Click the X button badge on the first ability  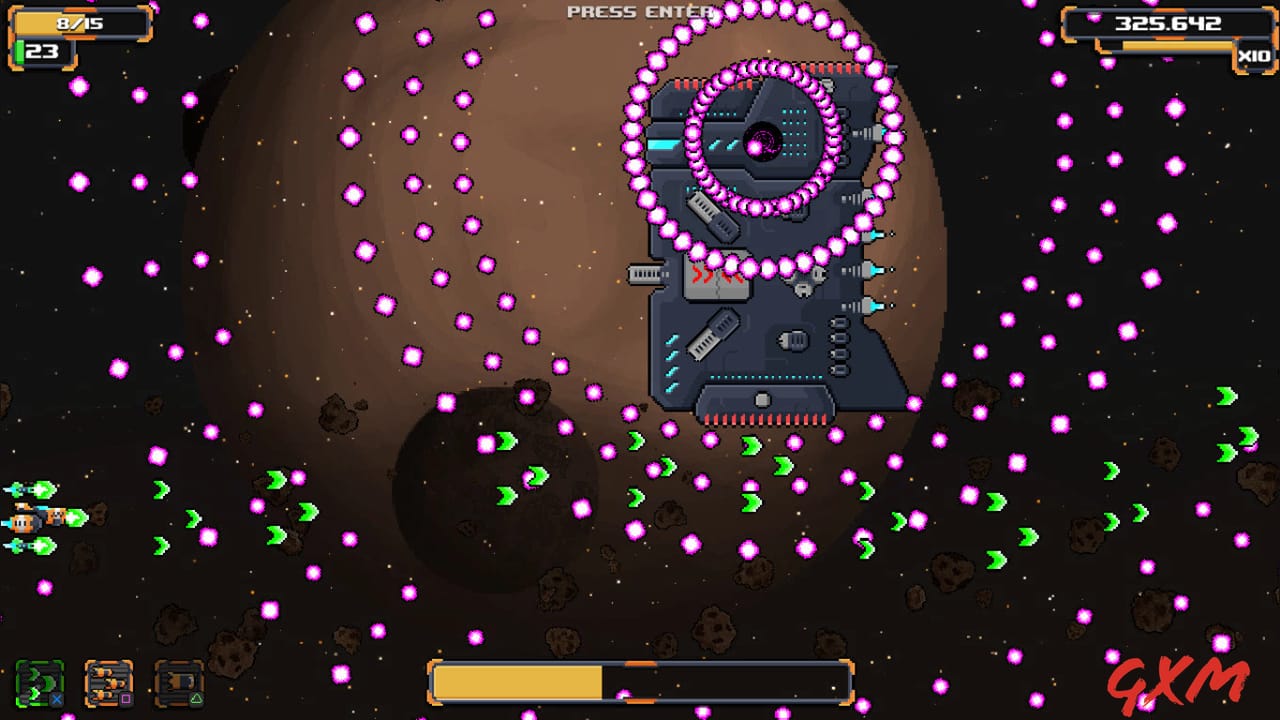click(56, 700)
